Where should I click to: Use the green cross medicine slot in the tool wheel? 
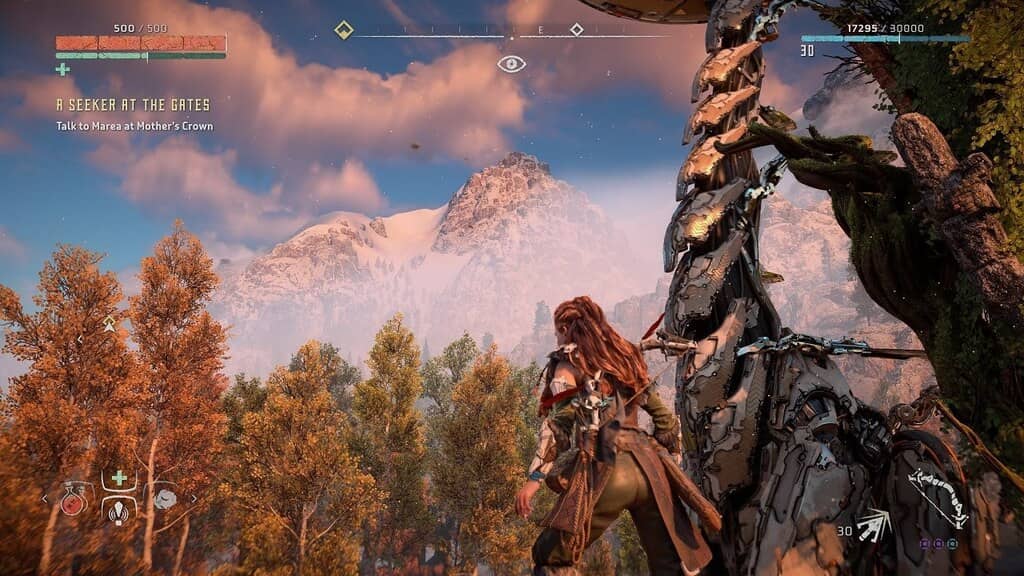coord(119,478)
